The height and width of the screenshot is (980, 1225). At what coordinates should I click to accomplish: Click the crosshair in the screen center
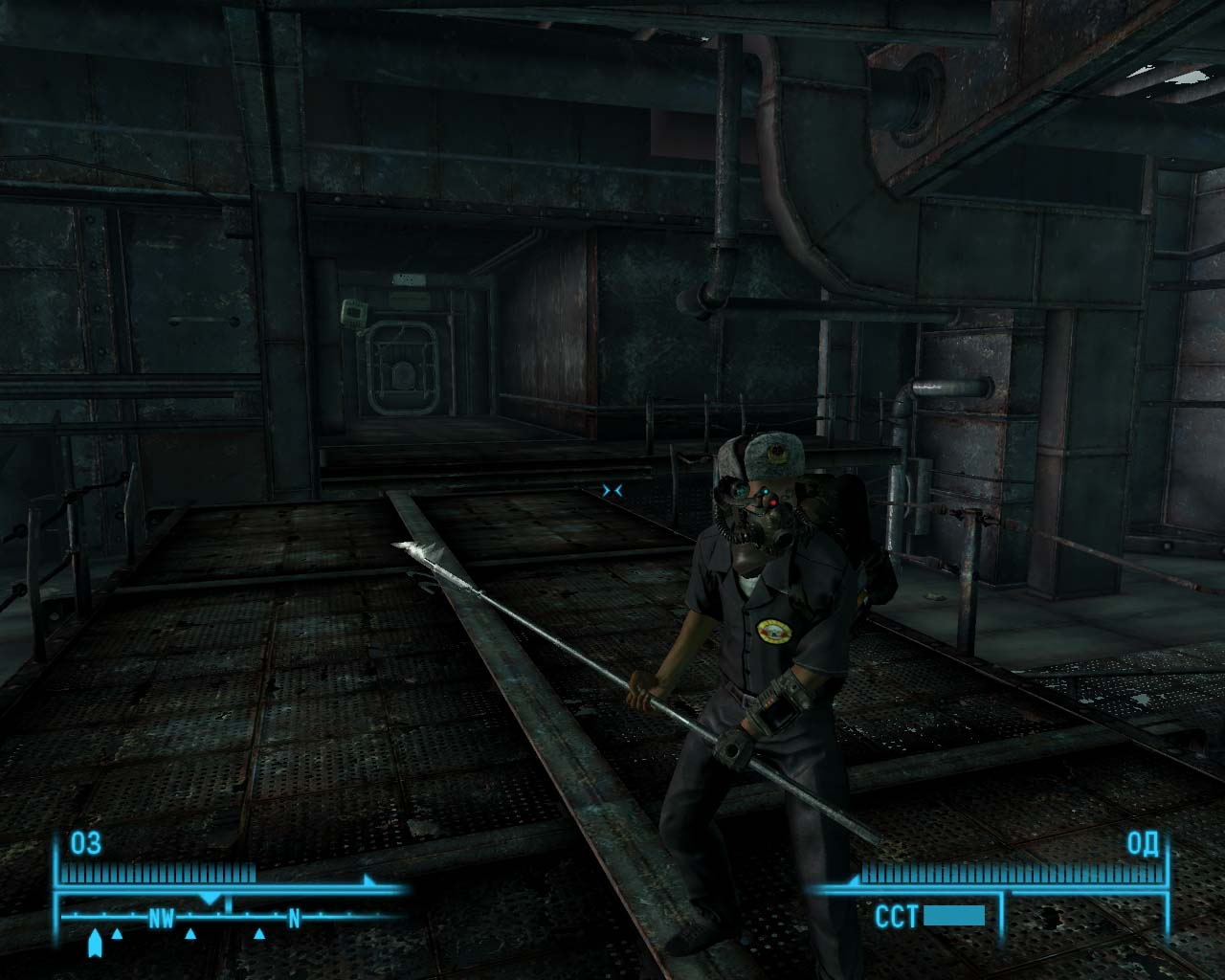(612, 490)
